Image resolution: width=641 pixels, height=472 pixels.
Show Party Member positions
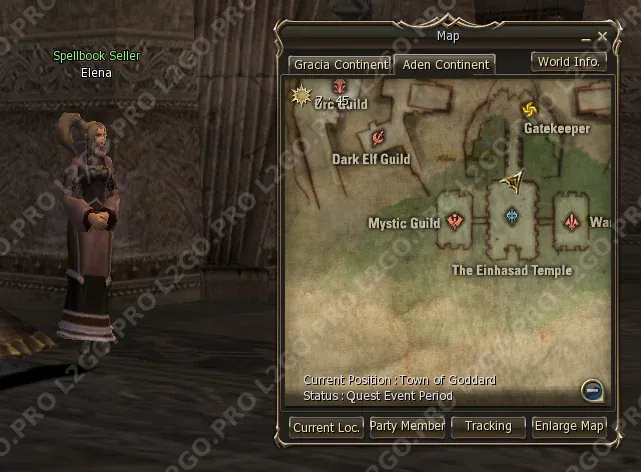click(x=407, y=427)
